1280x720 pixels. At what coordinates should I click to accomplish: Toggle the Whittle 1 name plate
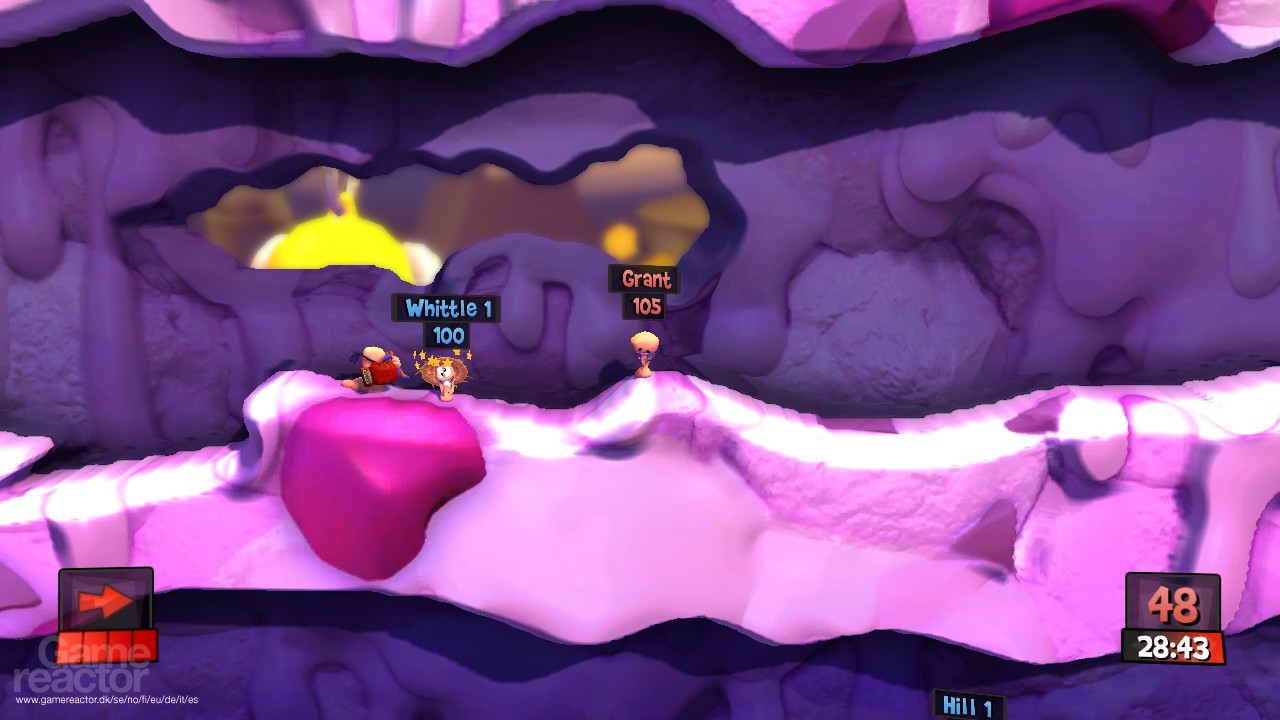445,309
